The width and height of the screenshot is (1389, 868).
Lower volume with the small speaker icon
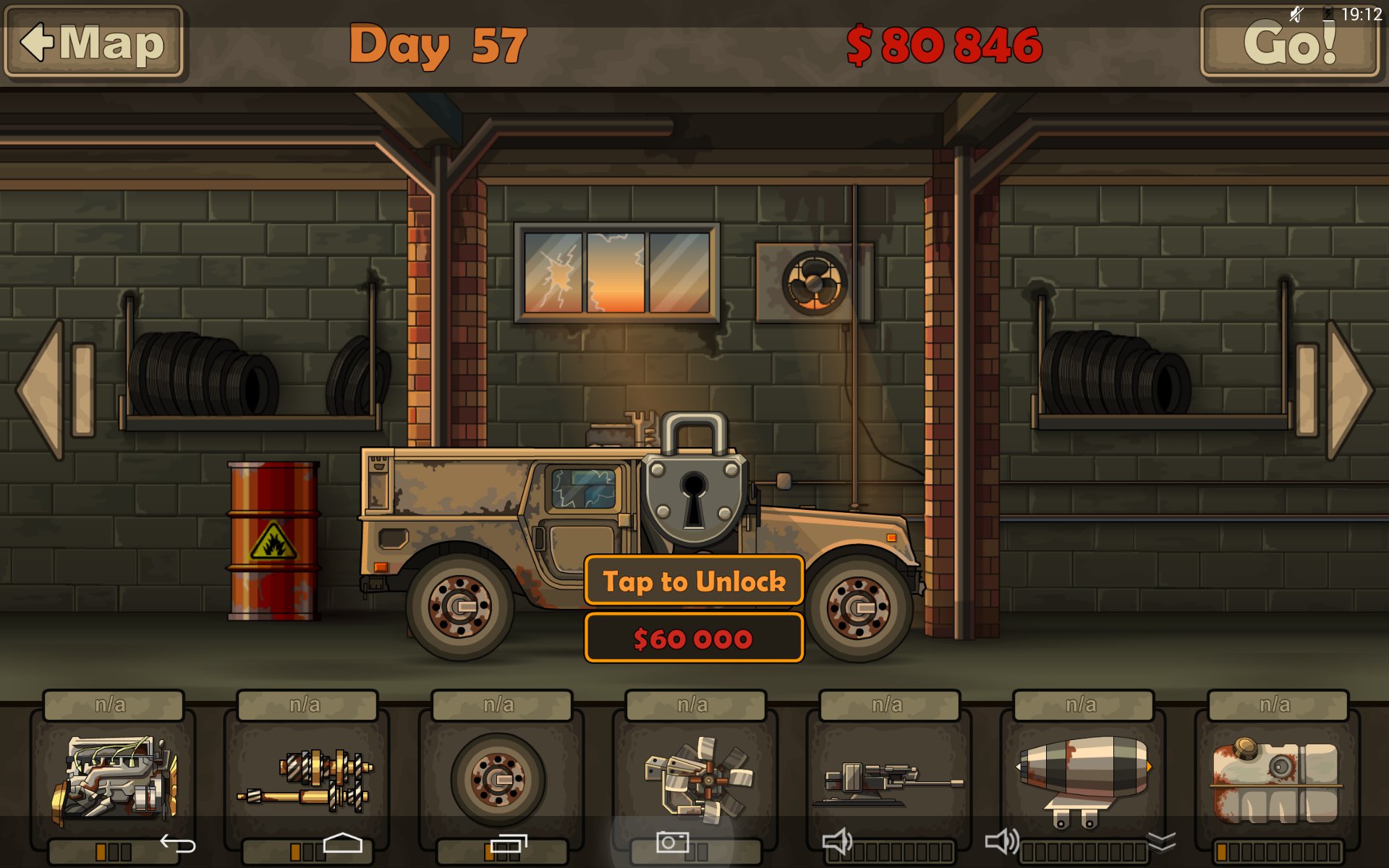point(838,842)
